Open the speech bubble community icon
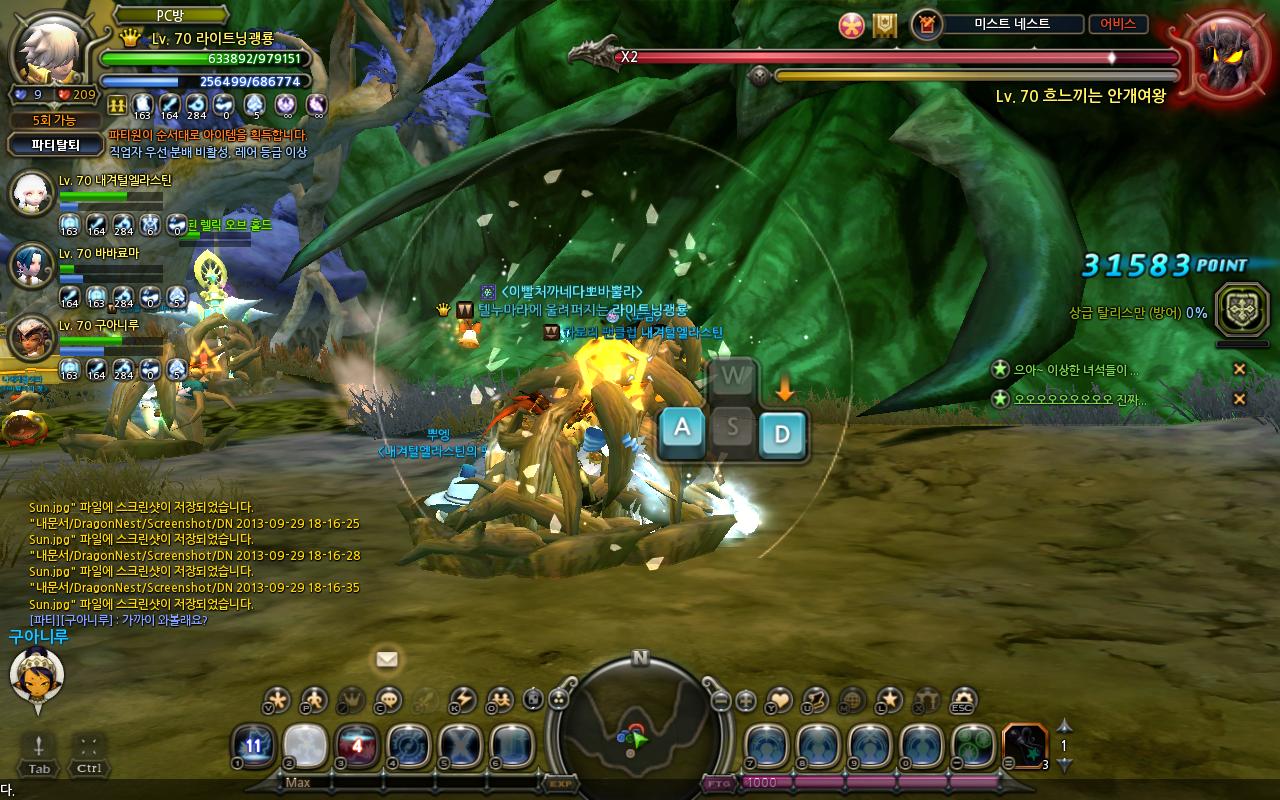Viewport: 1280px width, 800px height. pyautogui.click(x=389, y=700)
